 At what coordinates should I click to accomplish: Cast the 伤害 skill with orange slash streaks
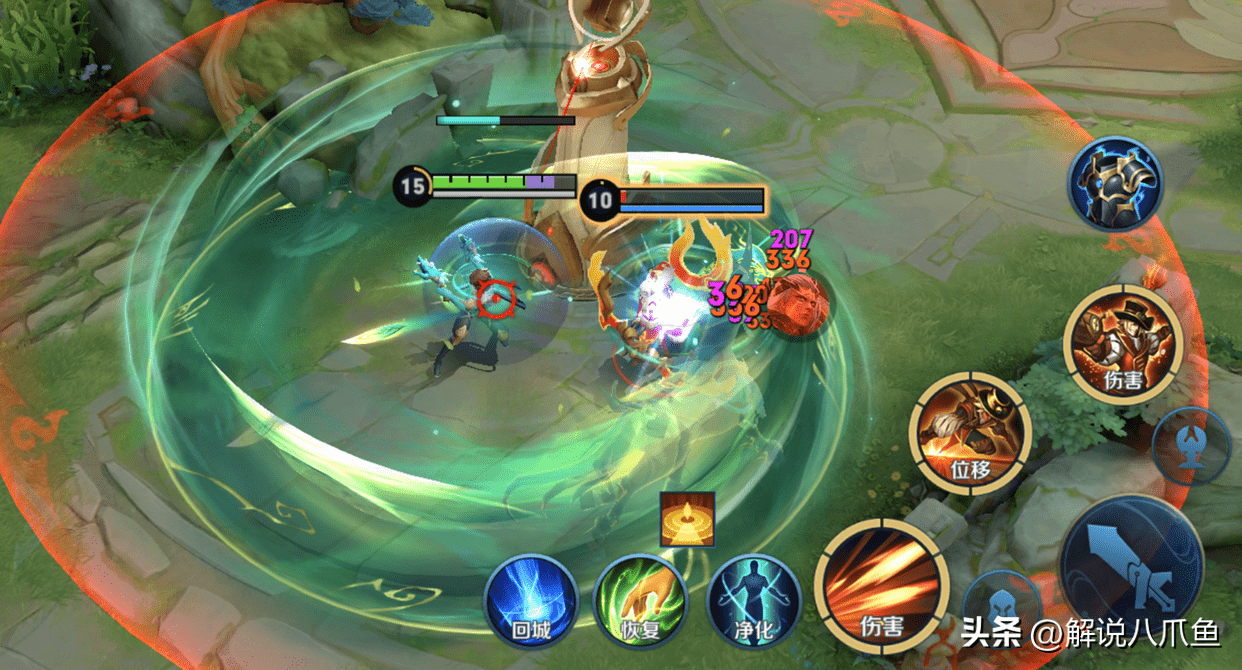(881, 586)
